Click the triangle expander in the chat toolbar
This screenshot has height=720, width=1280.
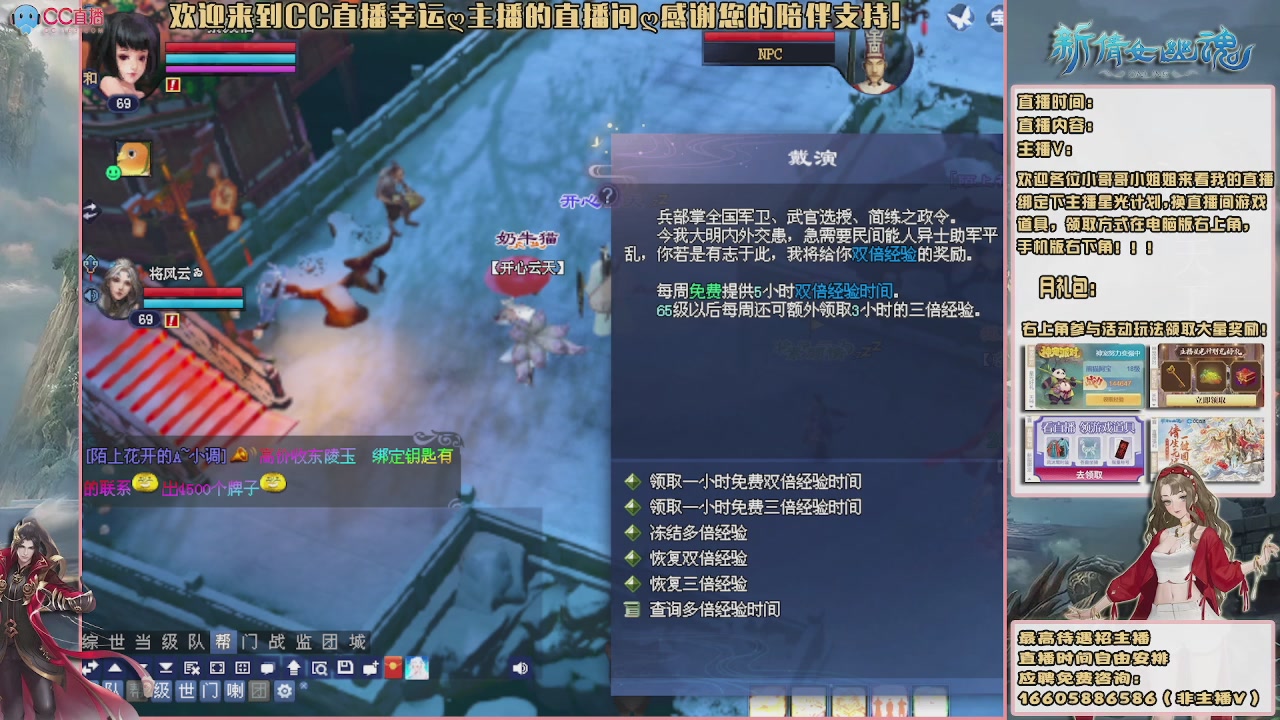[x=114, y=669]
